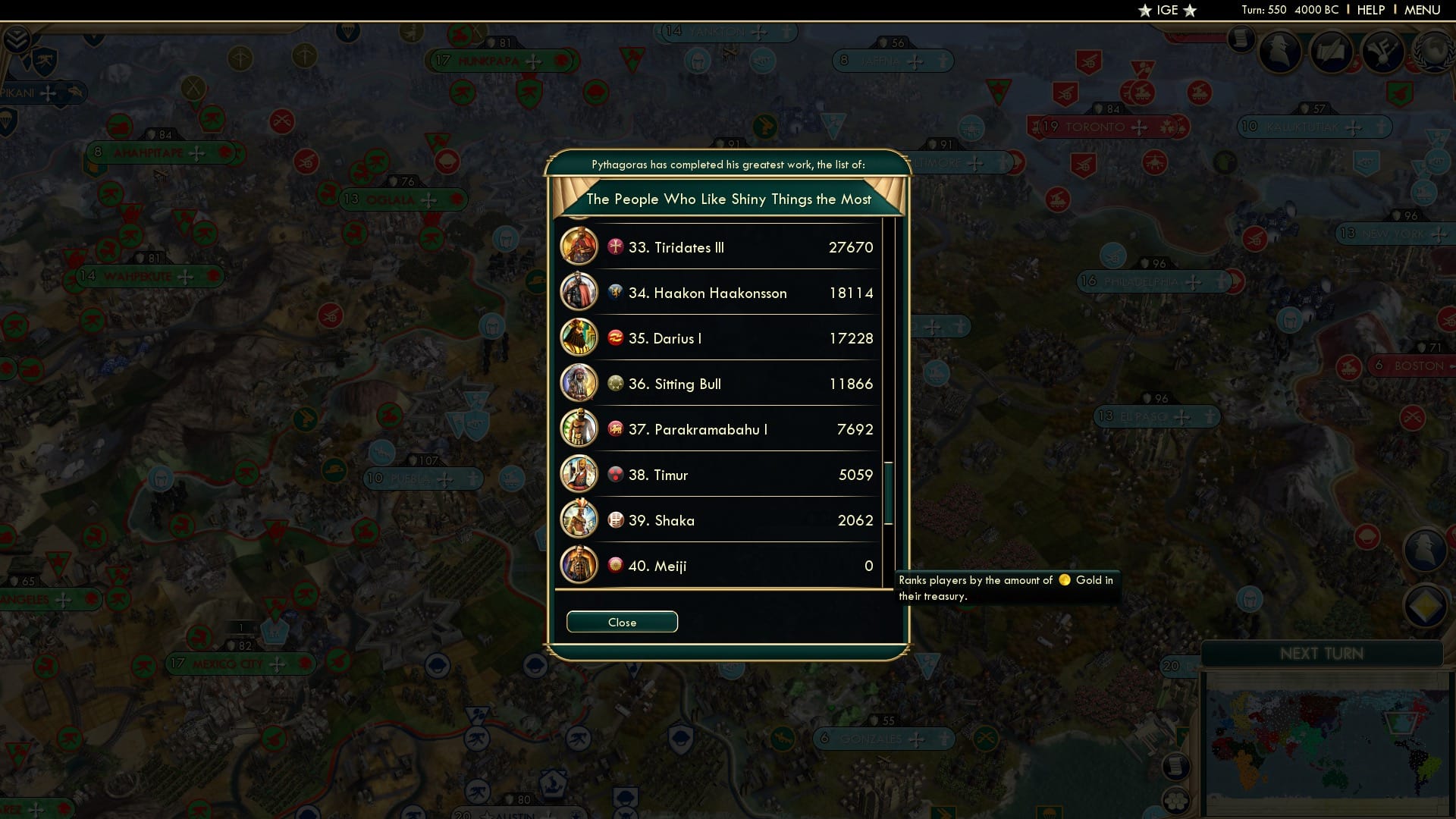
Task: Open the Espionage overview with the spy icon
Action: (x=1280, y=52)
